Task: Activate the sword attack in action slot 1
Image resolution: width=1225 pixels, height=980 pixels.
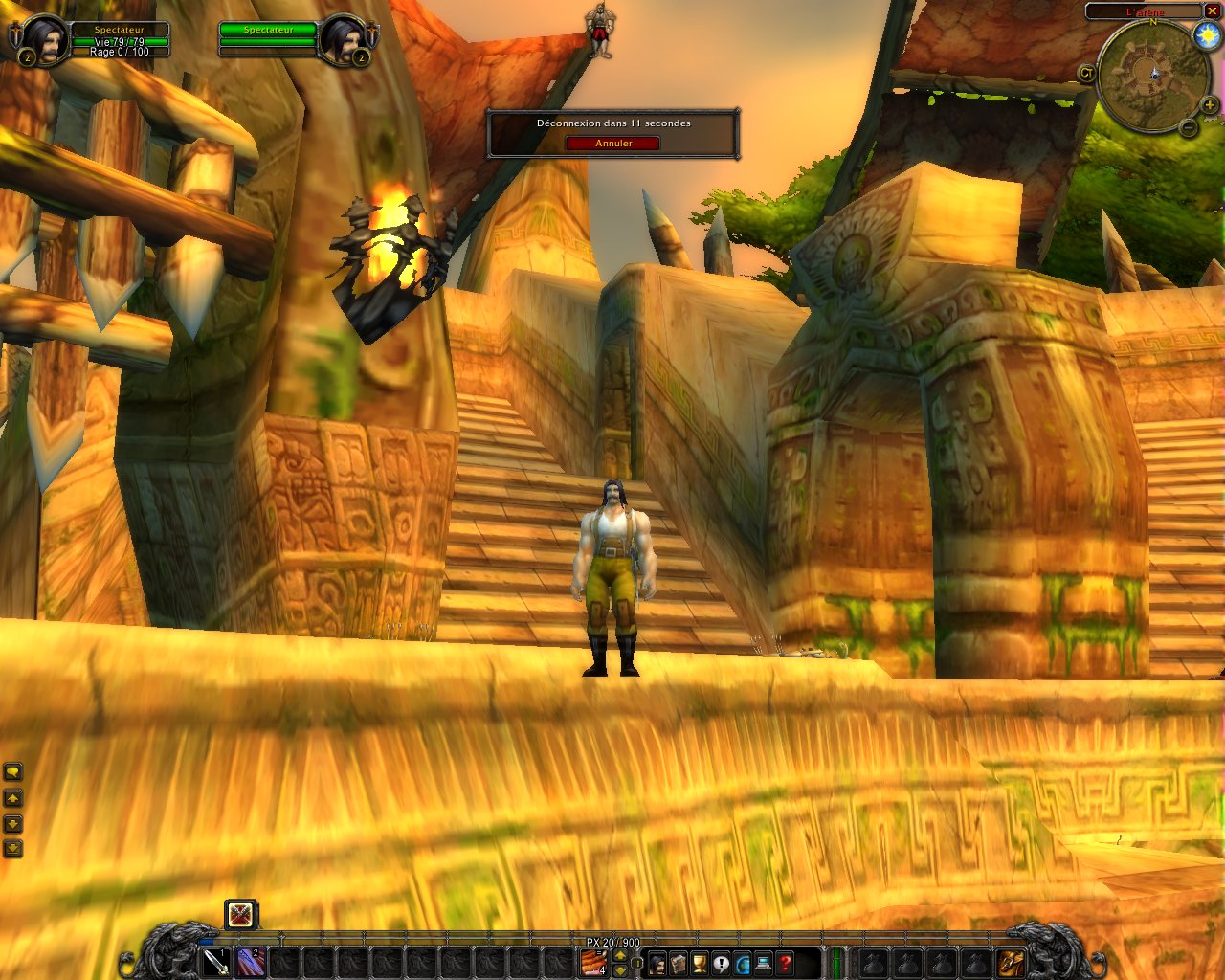Action: click(x=217, y=962)
